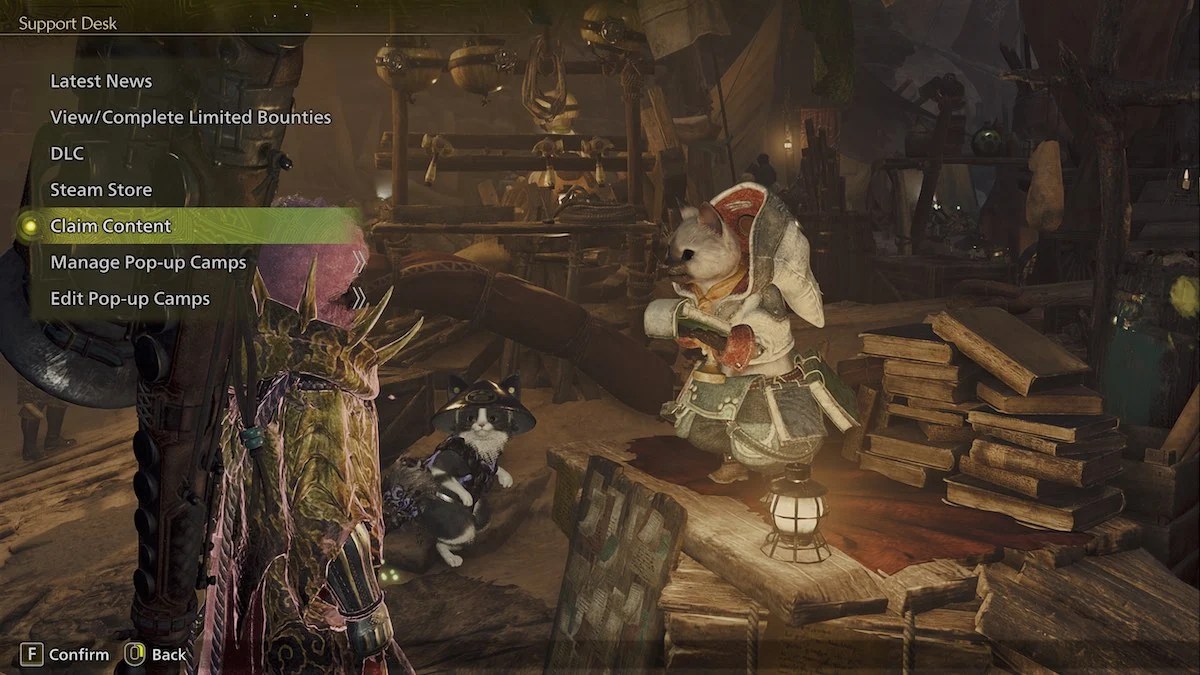Go to the Steam Store entry

coord(101,189)
